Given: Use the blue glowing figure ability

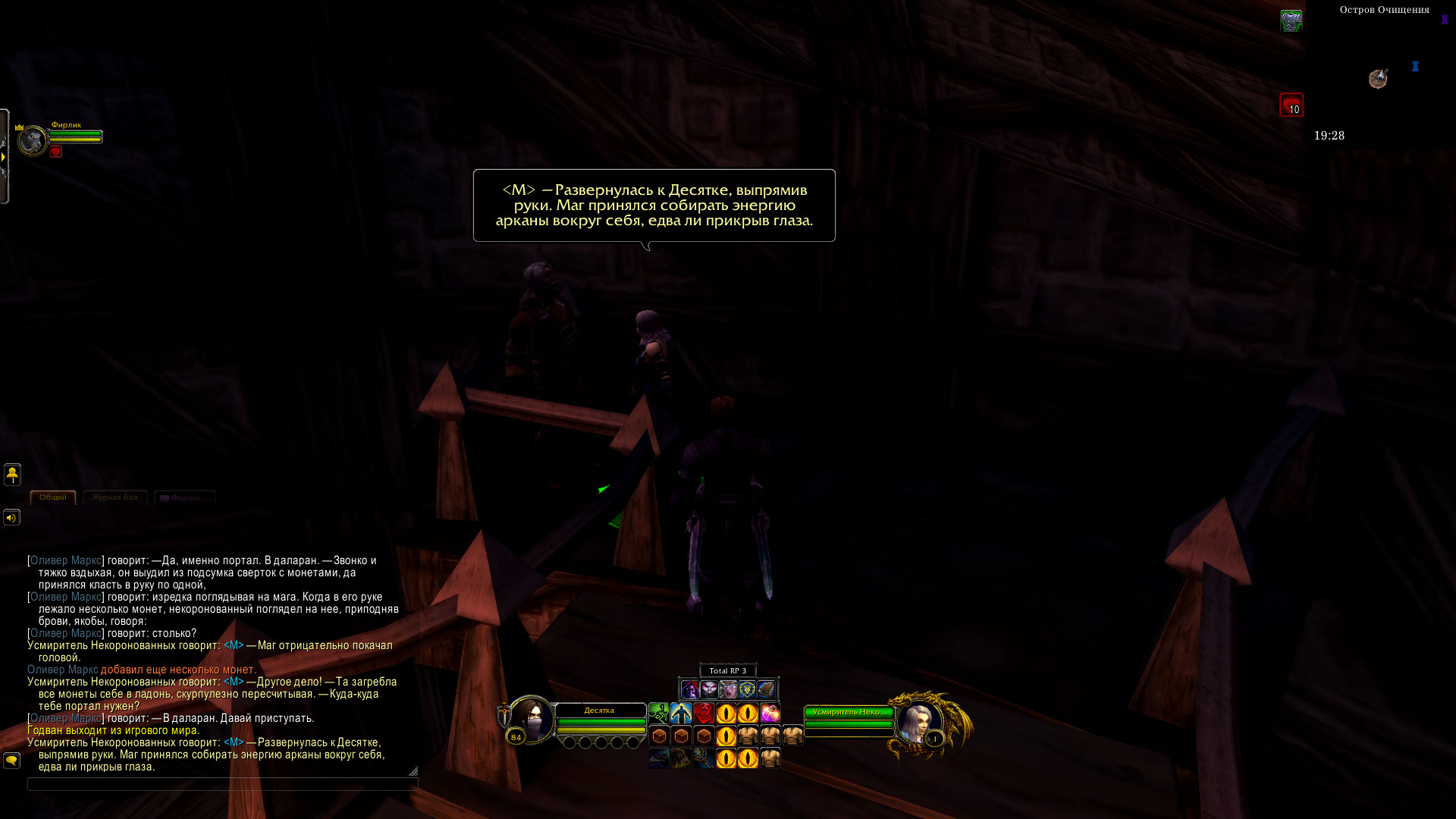Looking at the screenshot, I should (681, 714).
